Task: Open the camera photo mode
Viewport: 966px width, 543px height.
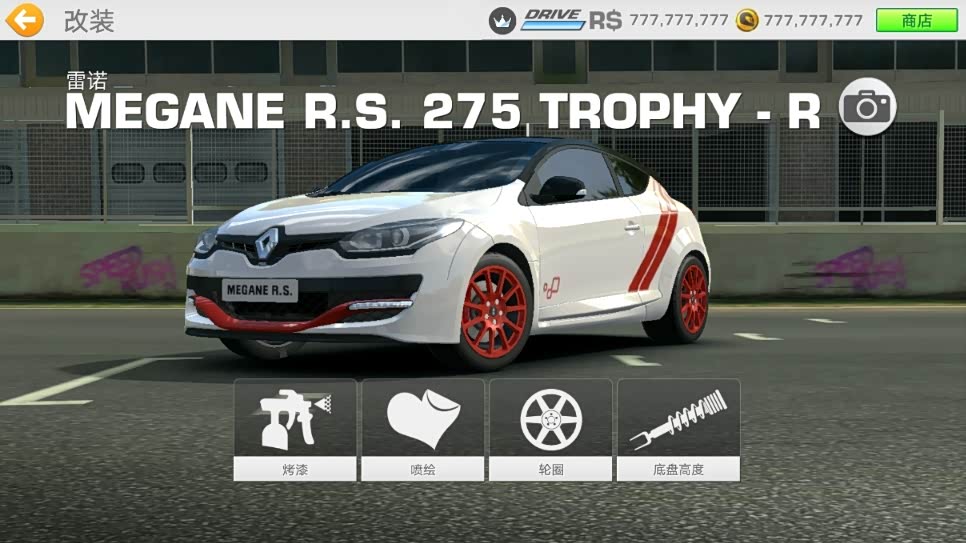Action: pyautogui.click(x=867, y=107)
